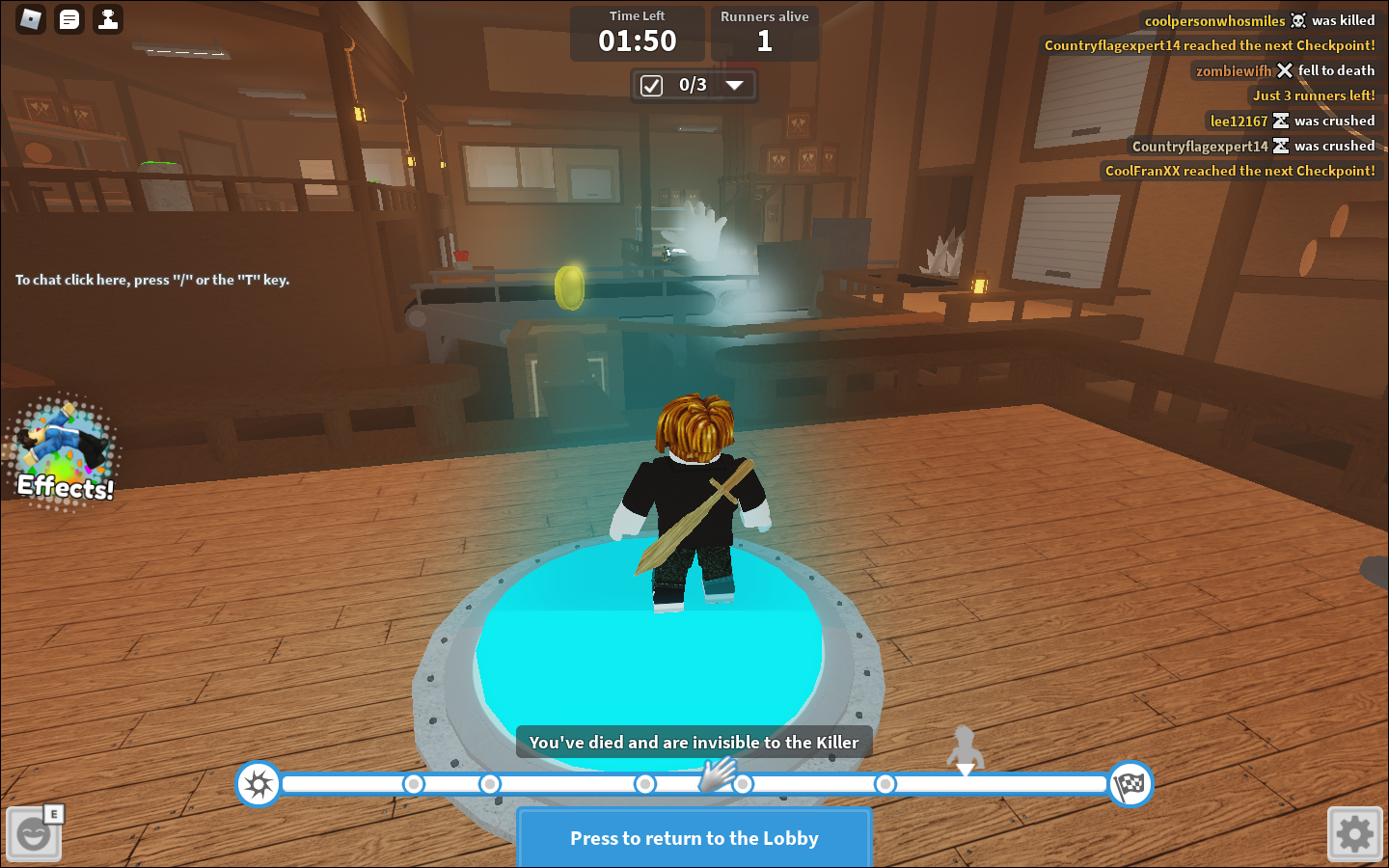
Task: Click the Countryflagexpert14 checkpoint message
Action: click(1210, 44)
